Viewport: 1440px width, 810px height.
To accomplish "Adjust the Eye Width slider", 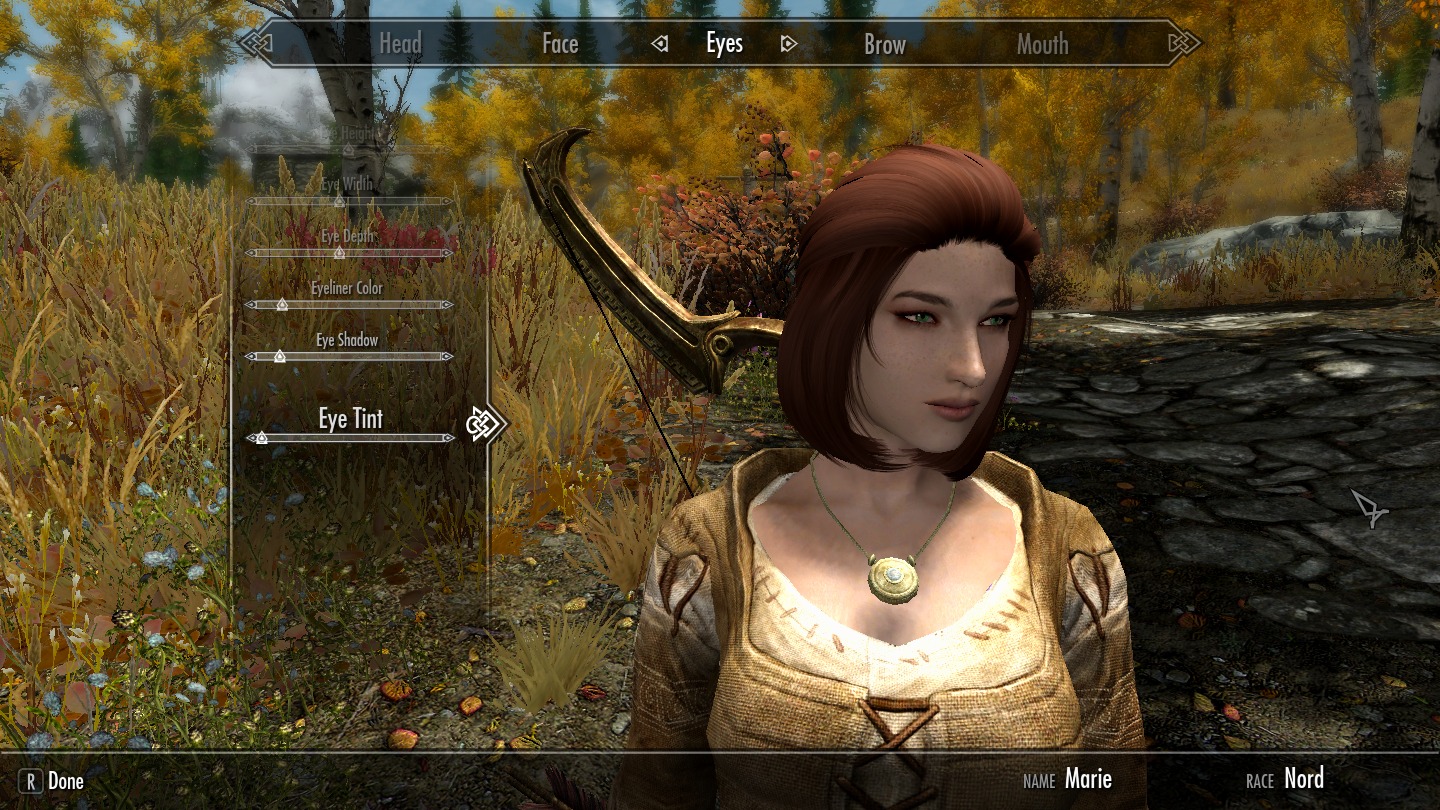I will point(339,201).
